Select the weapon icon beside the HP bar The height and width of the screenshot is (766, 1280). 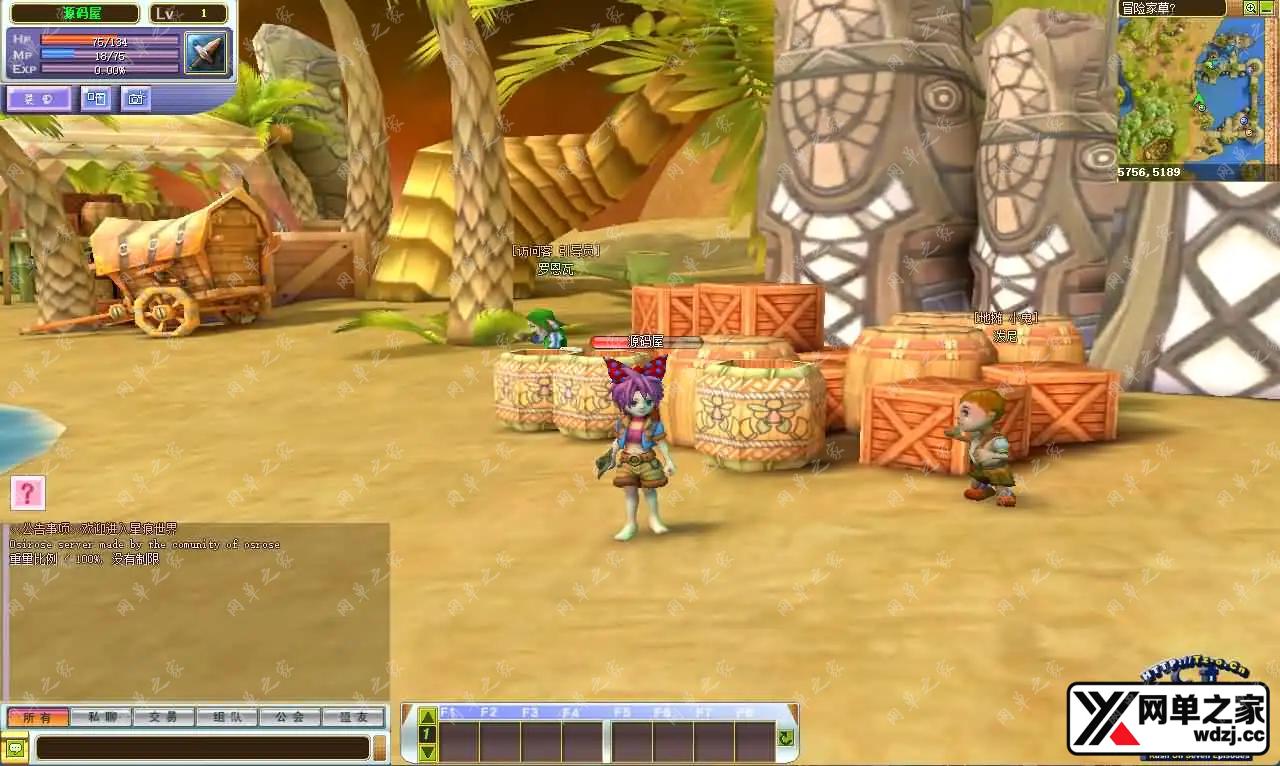tap(205, 52)
